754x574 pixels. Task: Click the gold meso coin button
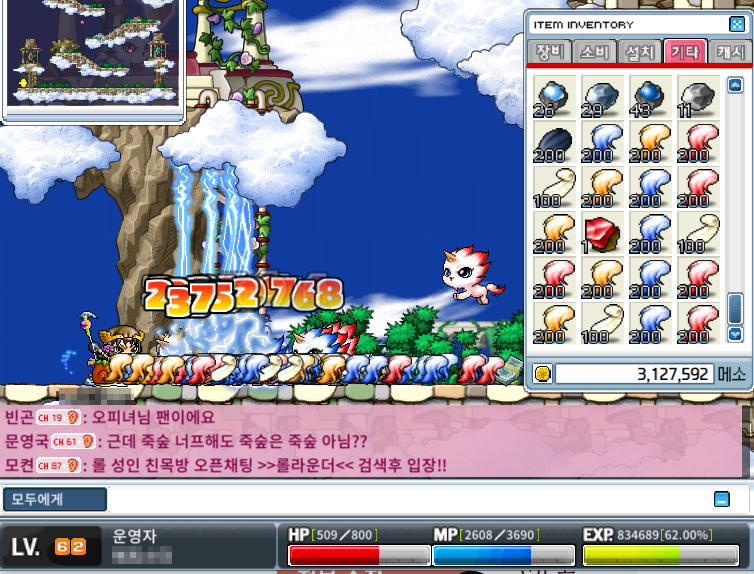tap(543, 374)
